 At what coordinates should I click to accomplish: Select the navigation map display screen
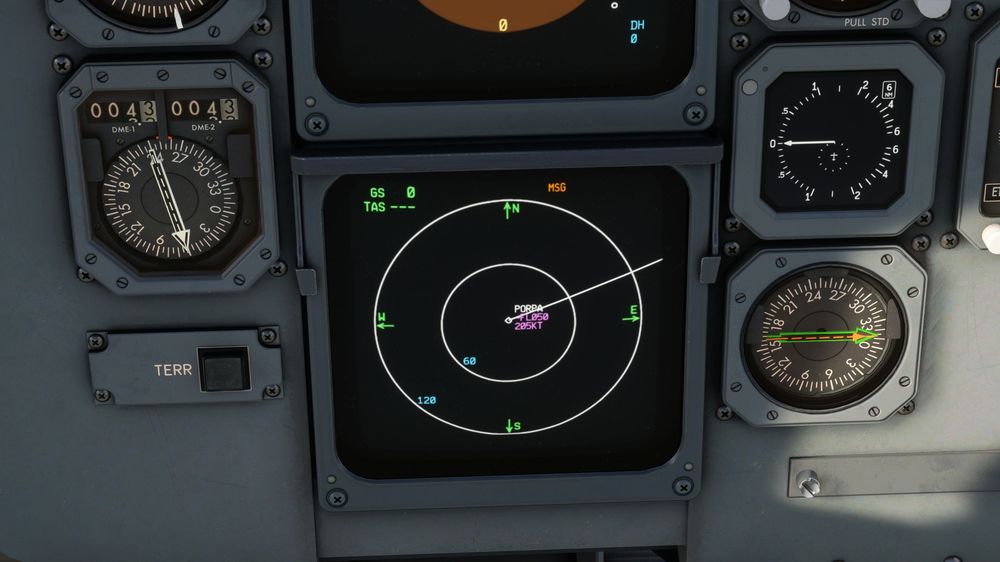(x=509, y=319)
